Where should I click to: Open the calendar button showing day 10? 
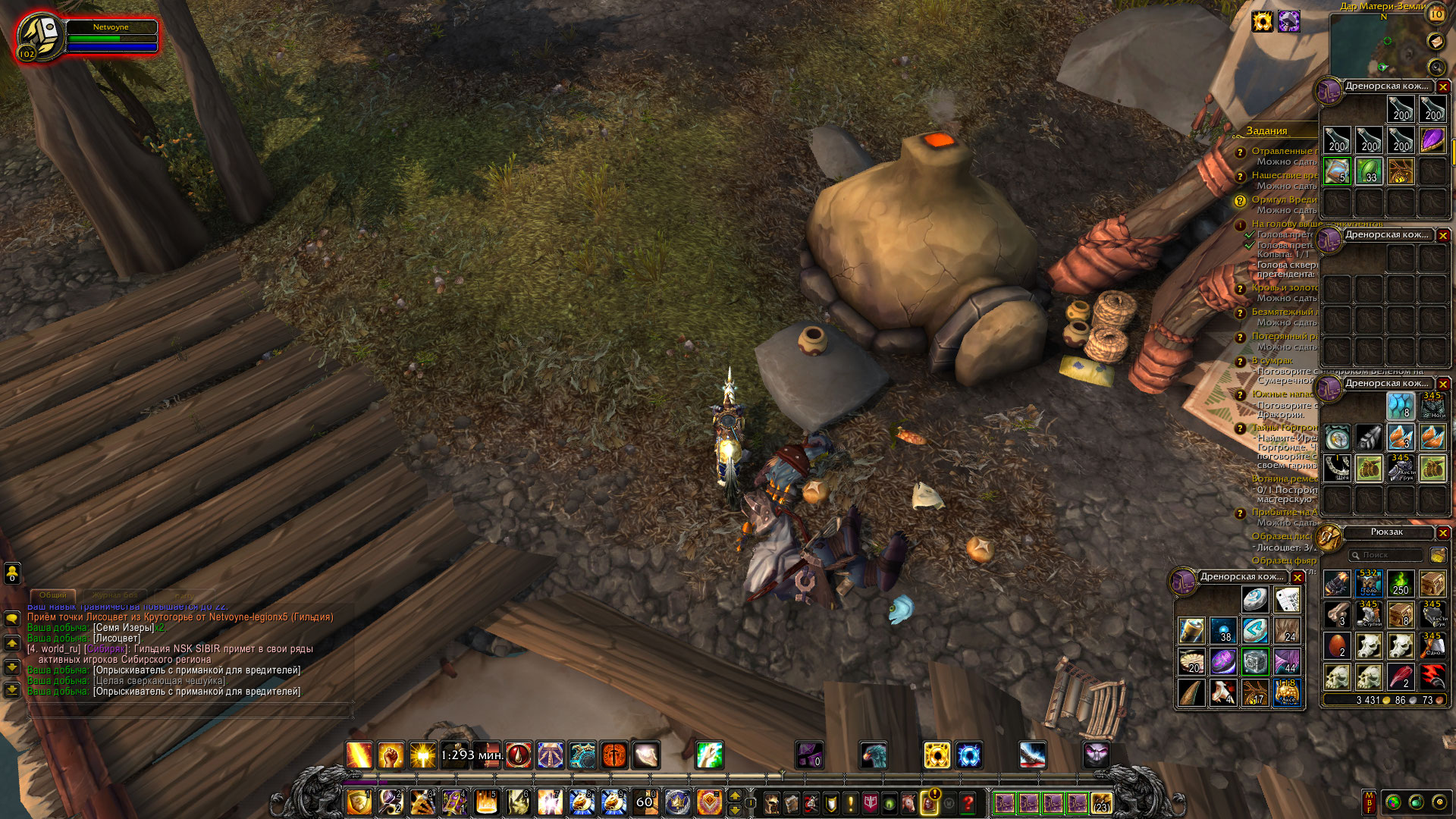(x=1436, y=14)
